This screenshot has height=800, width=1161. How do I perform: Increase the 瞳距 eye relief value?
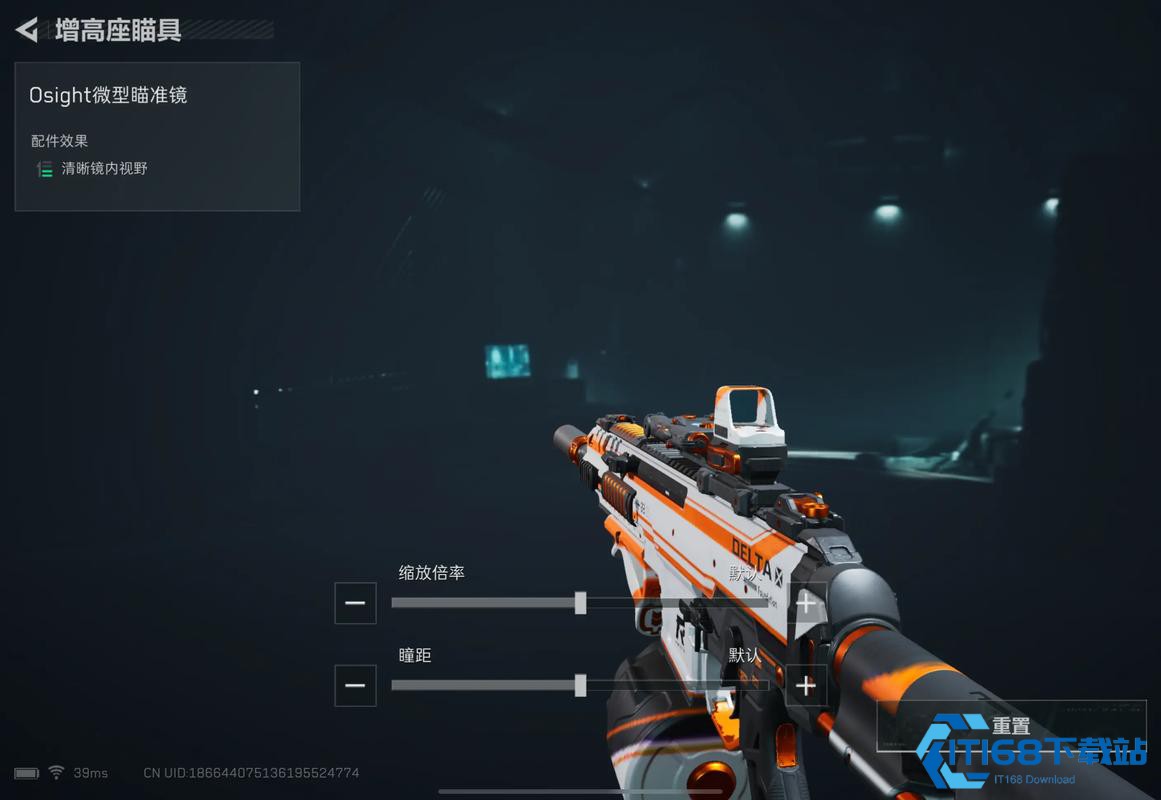point(806,685)
